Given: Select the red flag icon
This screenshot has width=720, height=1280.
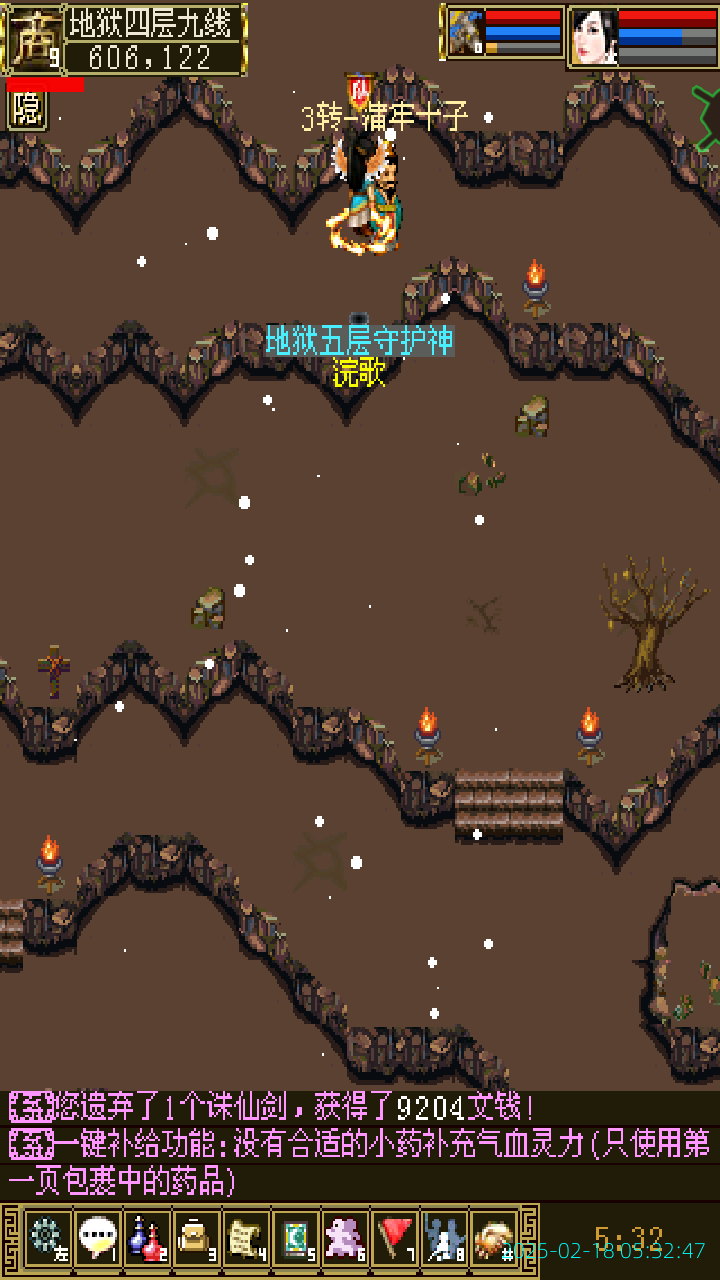Looking at the screenshot, I should tap(396, 1238).
